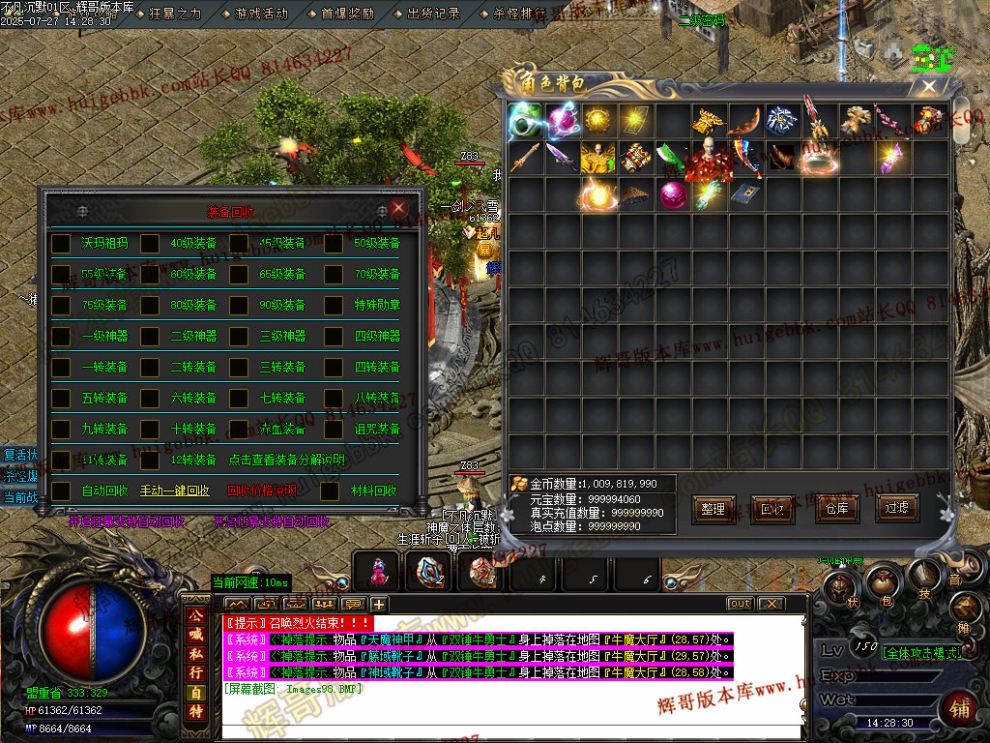
Task: Click the 过滤 filter button
Action: [x=897, y=508]
